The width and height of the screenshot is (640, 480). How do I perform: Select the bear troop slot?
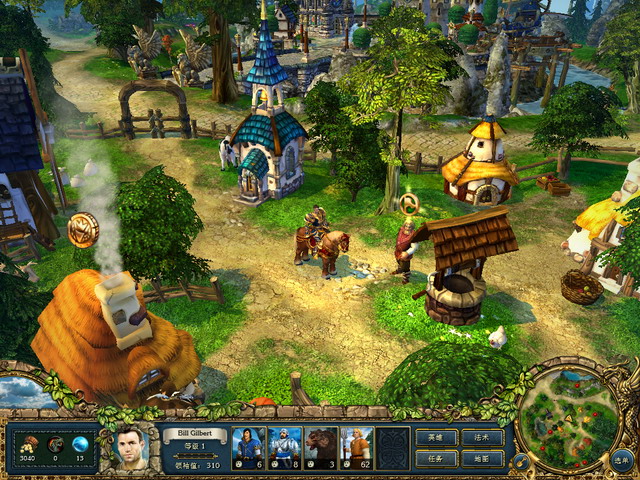pos(321,448)
